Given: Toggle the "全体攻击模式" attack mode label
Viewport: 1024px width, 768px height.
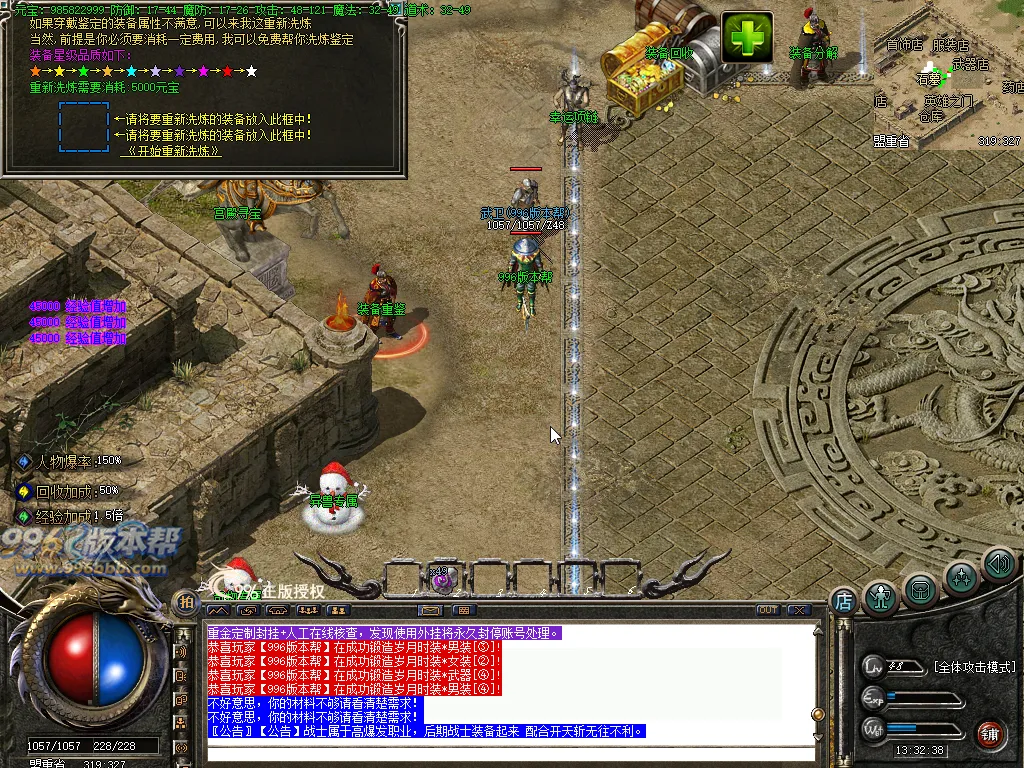Looking at the screenshot, I should (974, 667).
